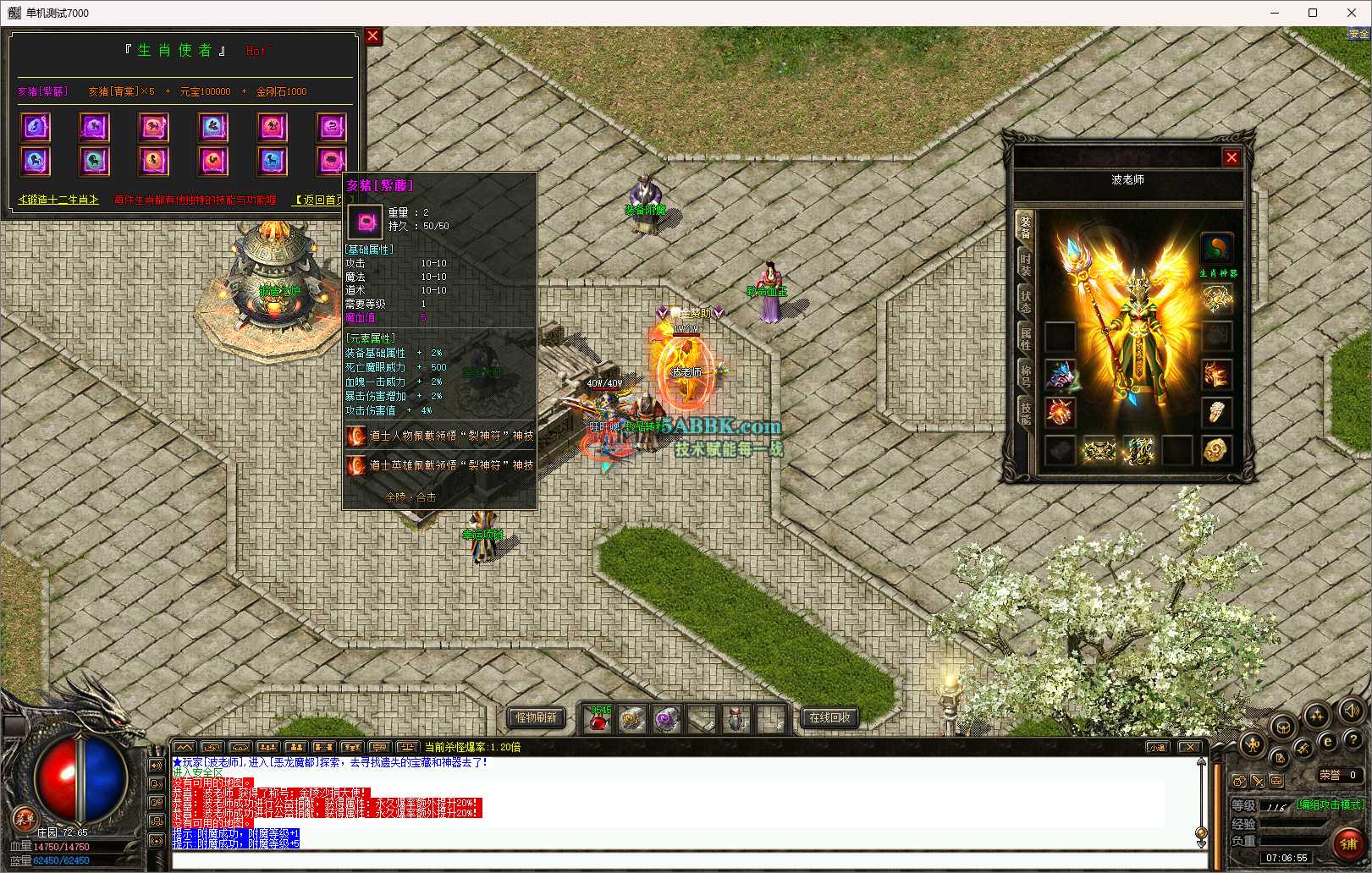Select the 生肖神器 equipment slot
The width and height of the screenshot is (1372, 873).
pyautogui.click(x=1217, y=249)
